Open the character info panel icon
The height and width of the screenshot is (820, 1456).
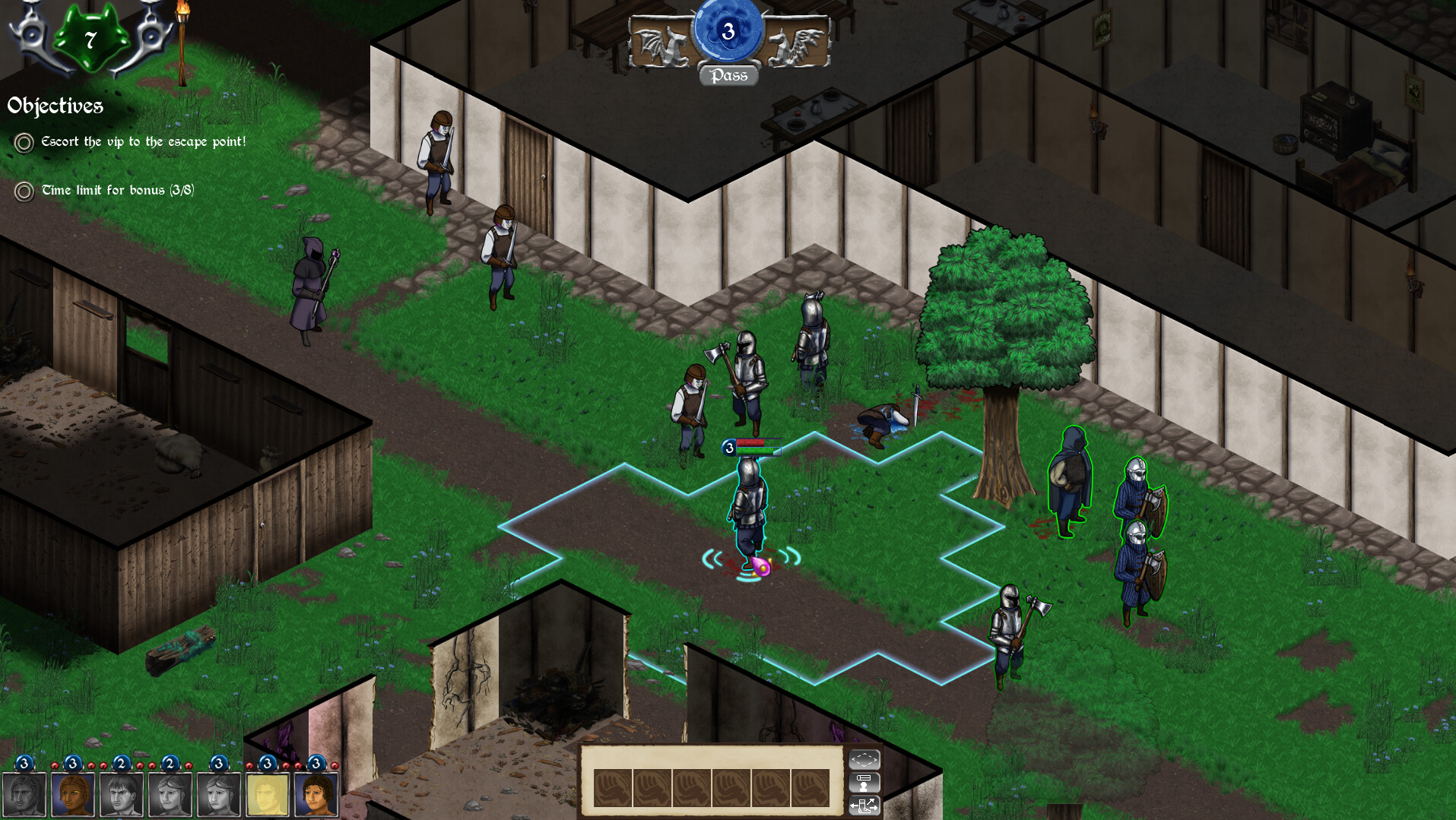click(865, 784)
